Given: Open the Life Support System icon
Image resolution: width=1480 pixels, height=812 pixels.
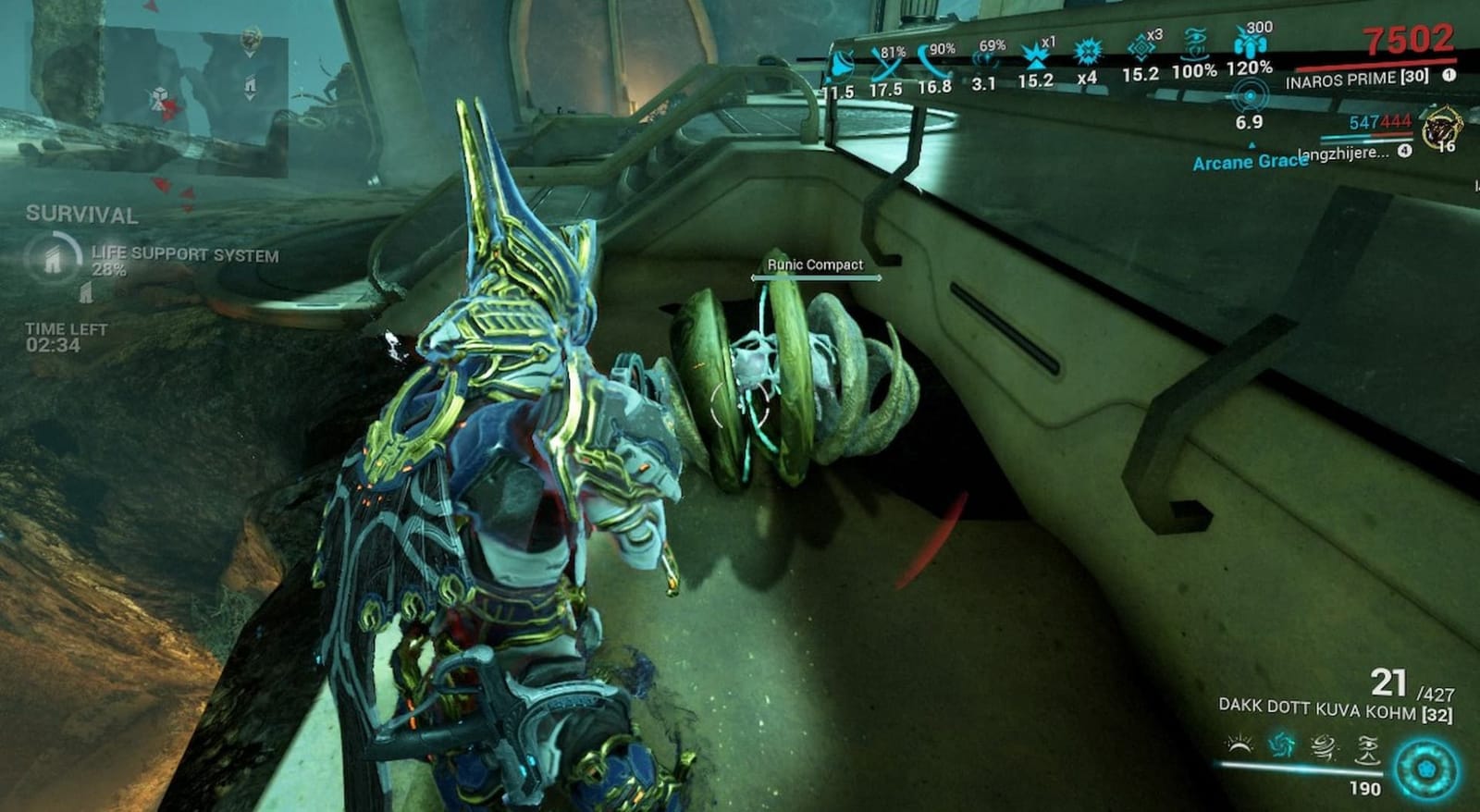Looking at the screenshot, I should click(54, 256).
